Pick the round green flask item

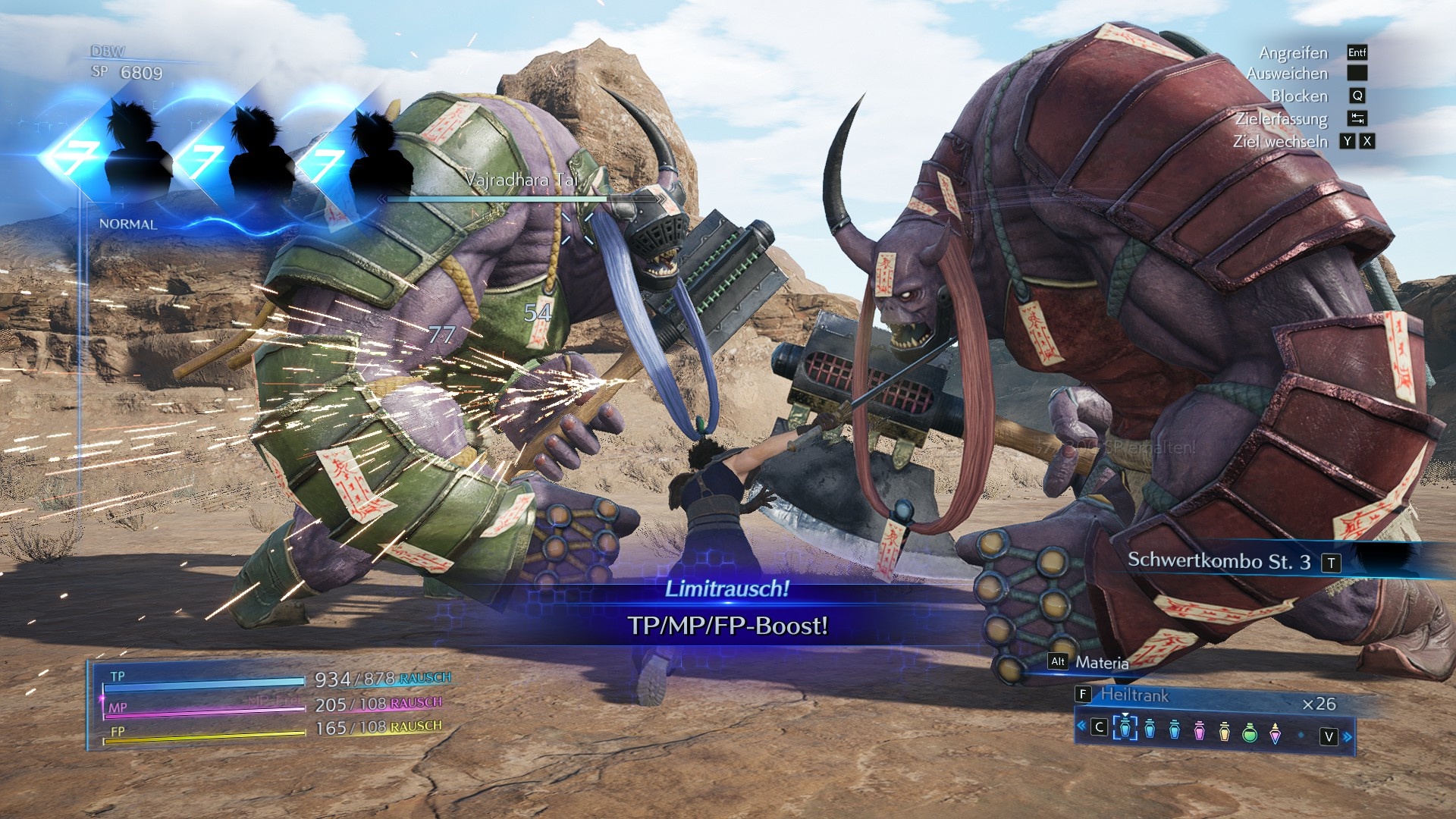coord(1250,732)
